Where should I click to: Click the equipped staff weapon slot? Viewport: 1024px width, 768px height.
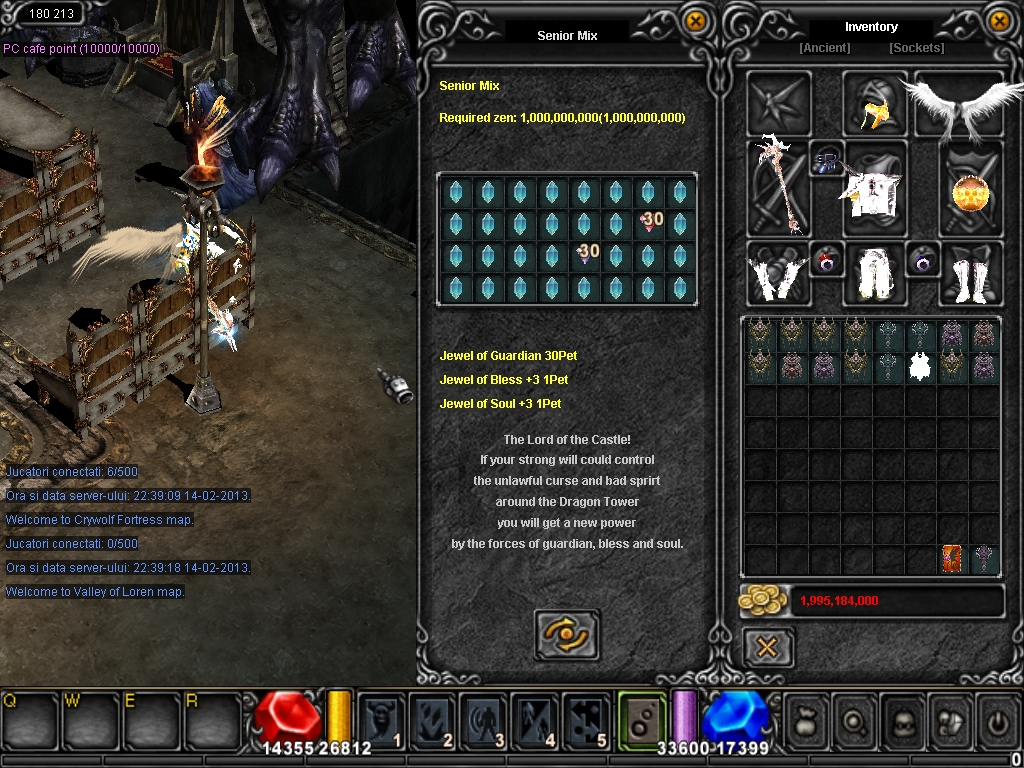coord(779,187)
